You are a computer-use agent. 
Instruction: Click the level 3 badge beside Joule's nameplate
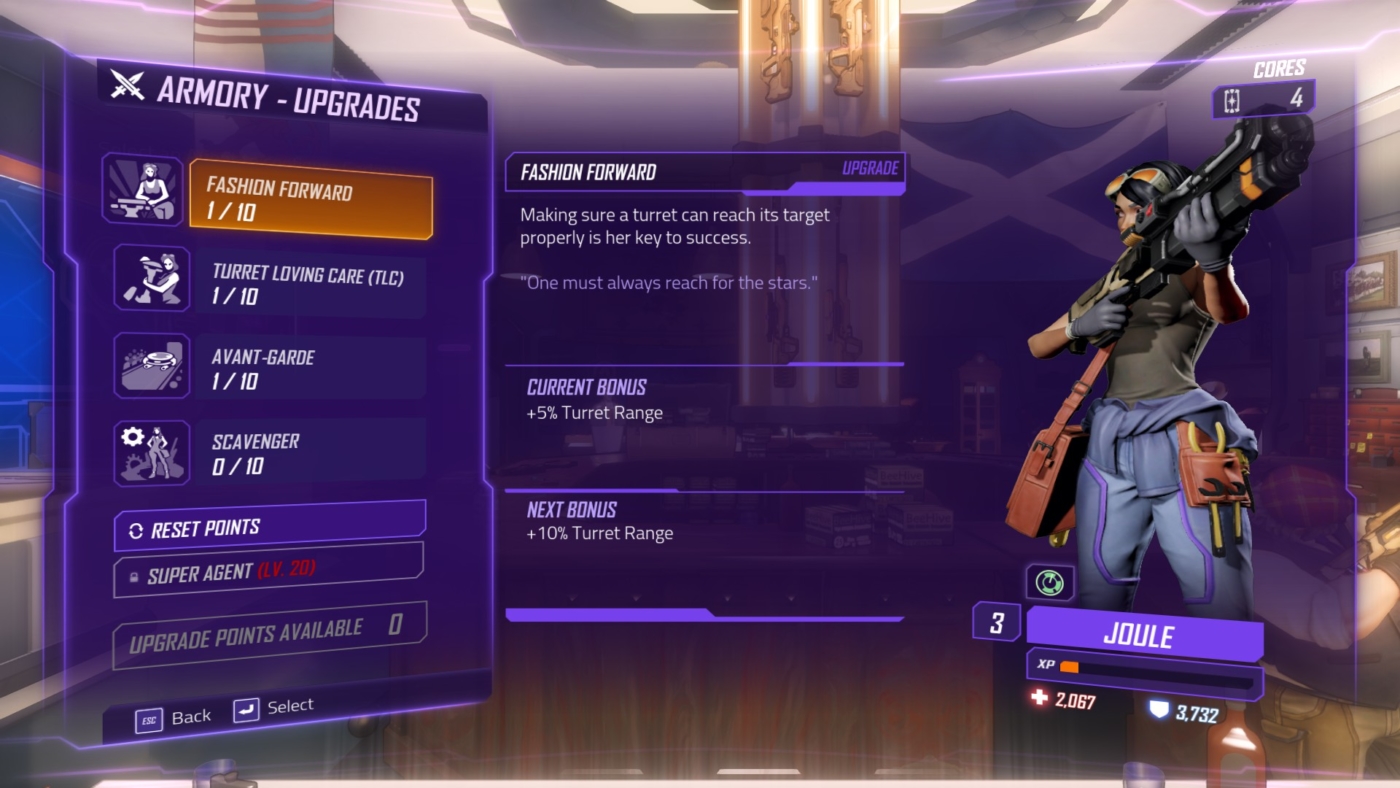996,621
